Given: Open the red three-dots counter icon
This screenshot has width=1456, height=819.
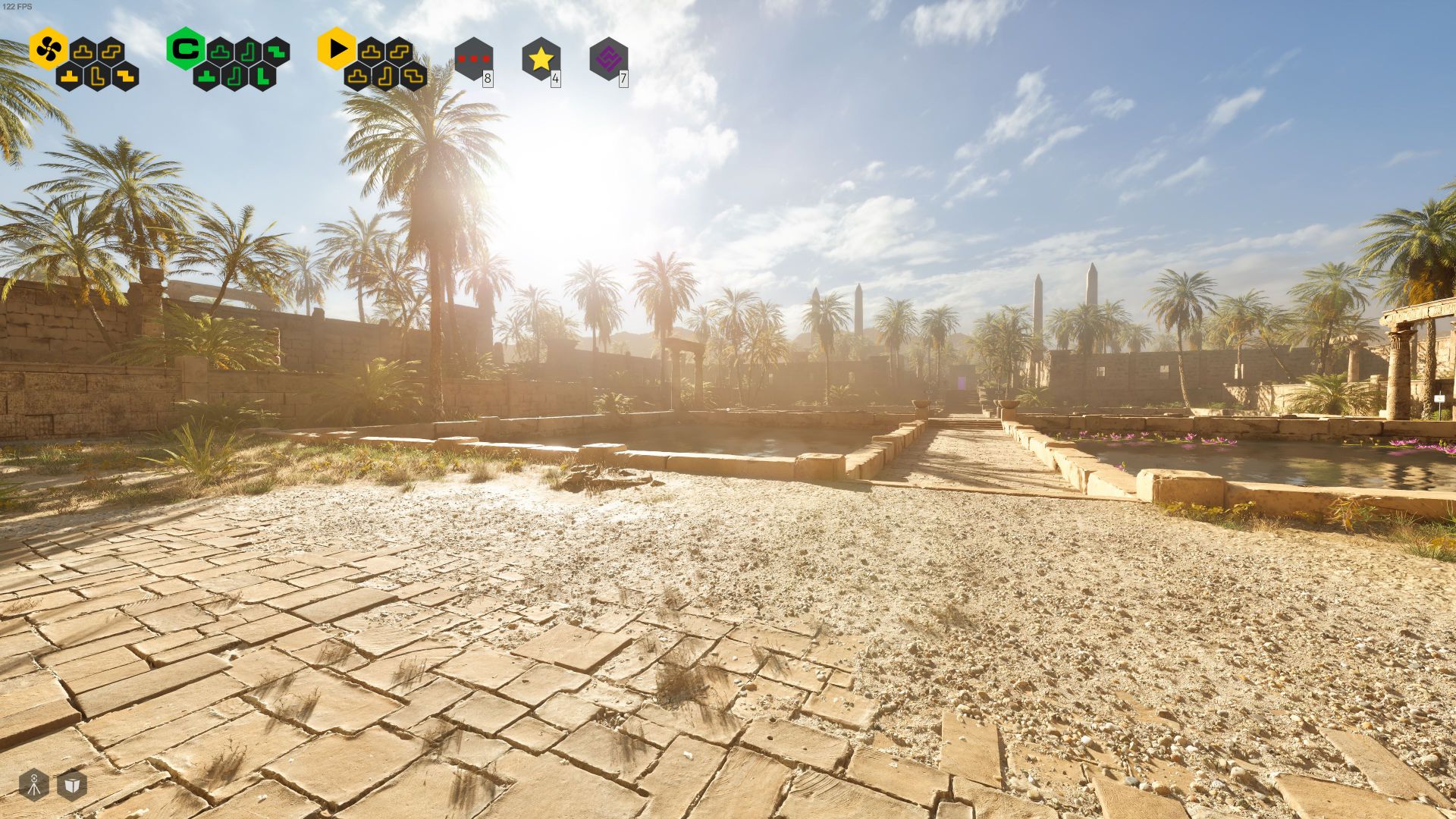Looking at the screenshot, I should tap(473, 58).
